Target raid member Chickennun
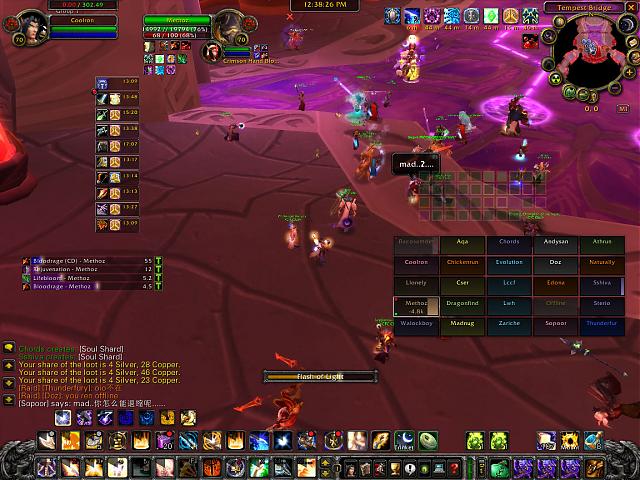 (462, 262)
